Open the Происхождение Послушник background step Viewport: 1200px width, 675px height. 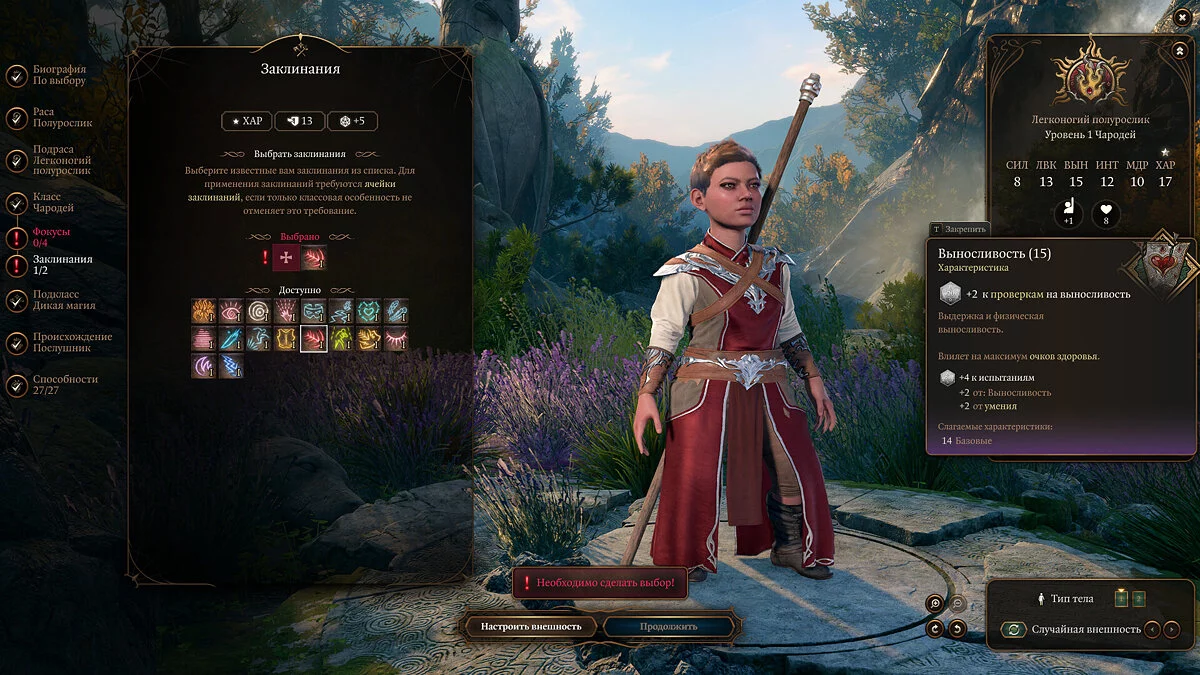coord(72,342)
